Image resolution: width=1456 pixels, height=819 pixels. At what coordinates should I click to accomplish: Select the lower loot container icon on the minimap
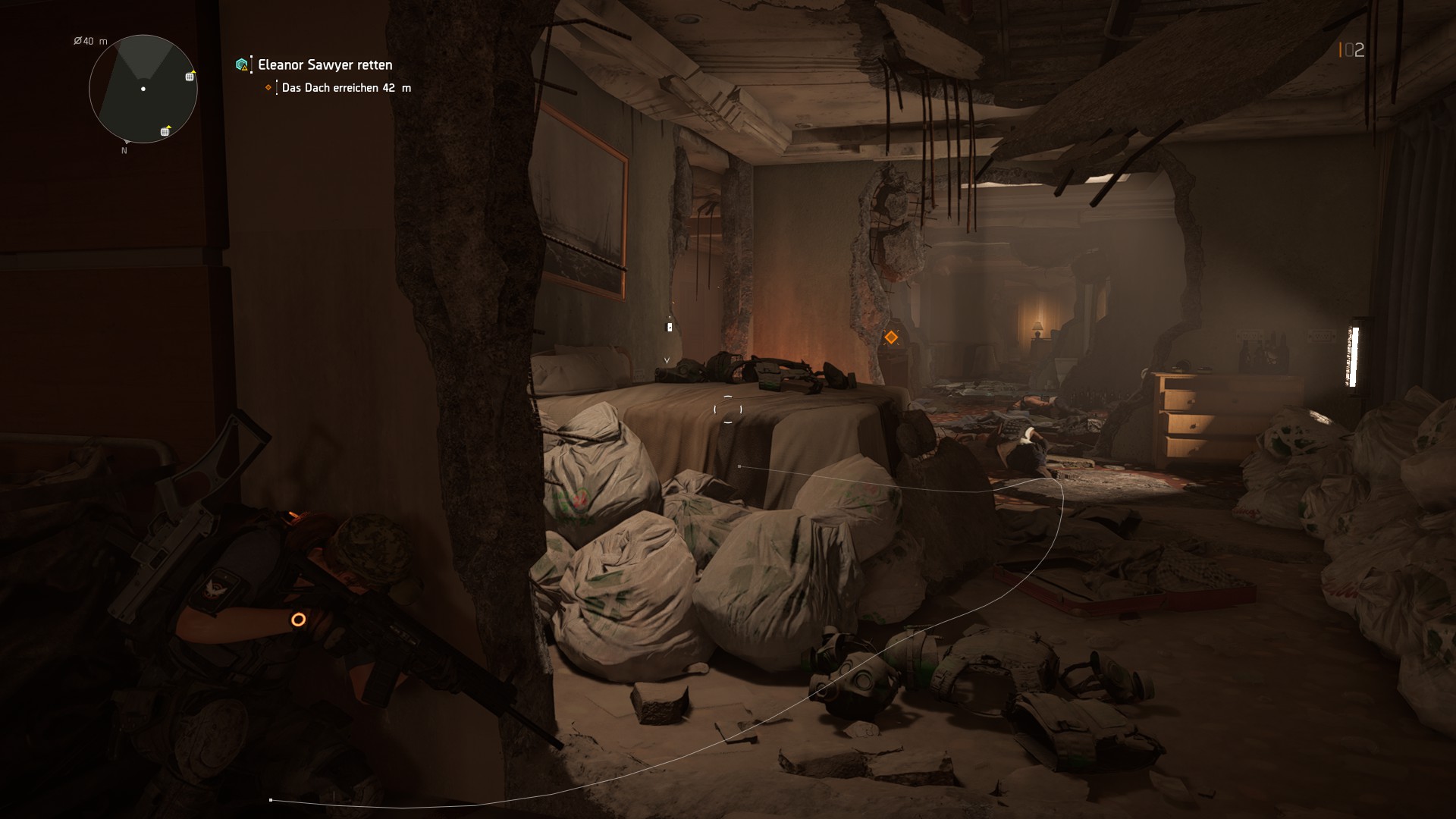coord(165,132)
